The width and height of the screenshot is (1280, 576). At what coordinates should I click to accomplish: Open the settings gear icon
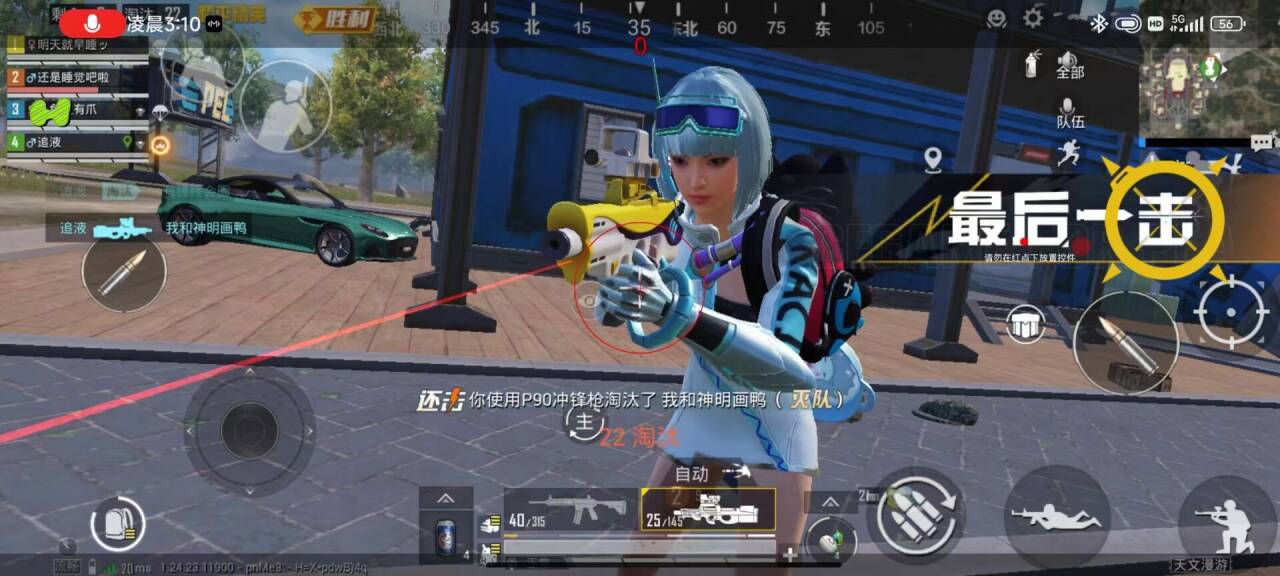tap(1033, 18)
